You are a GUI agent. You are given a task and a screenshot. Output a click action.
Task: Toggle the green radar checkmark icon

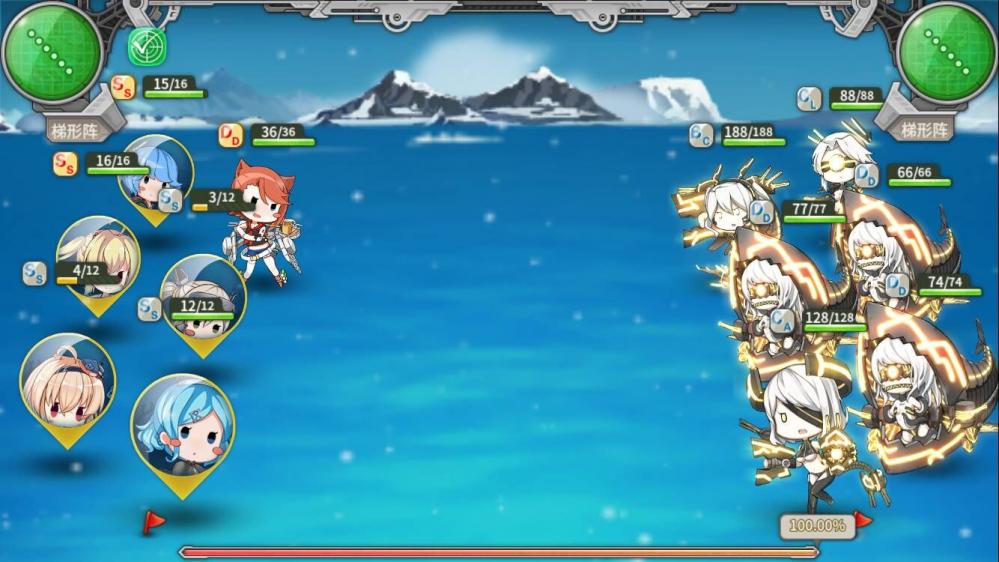click(147, 46)
